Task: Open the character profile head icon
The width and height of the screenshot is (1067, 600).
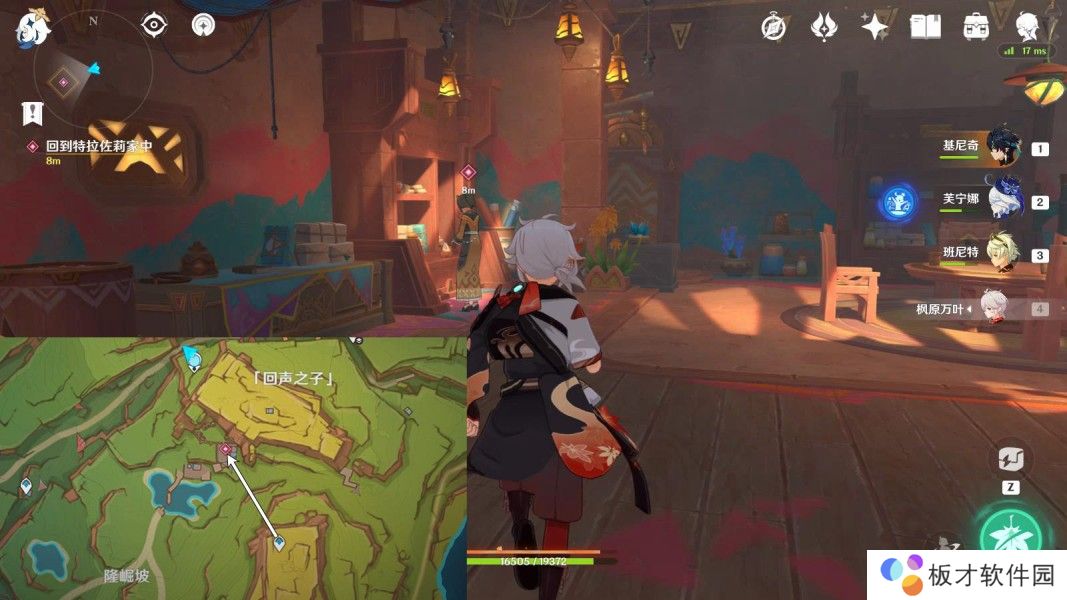Action: tap(1027, 25)
